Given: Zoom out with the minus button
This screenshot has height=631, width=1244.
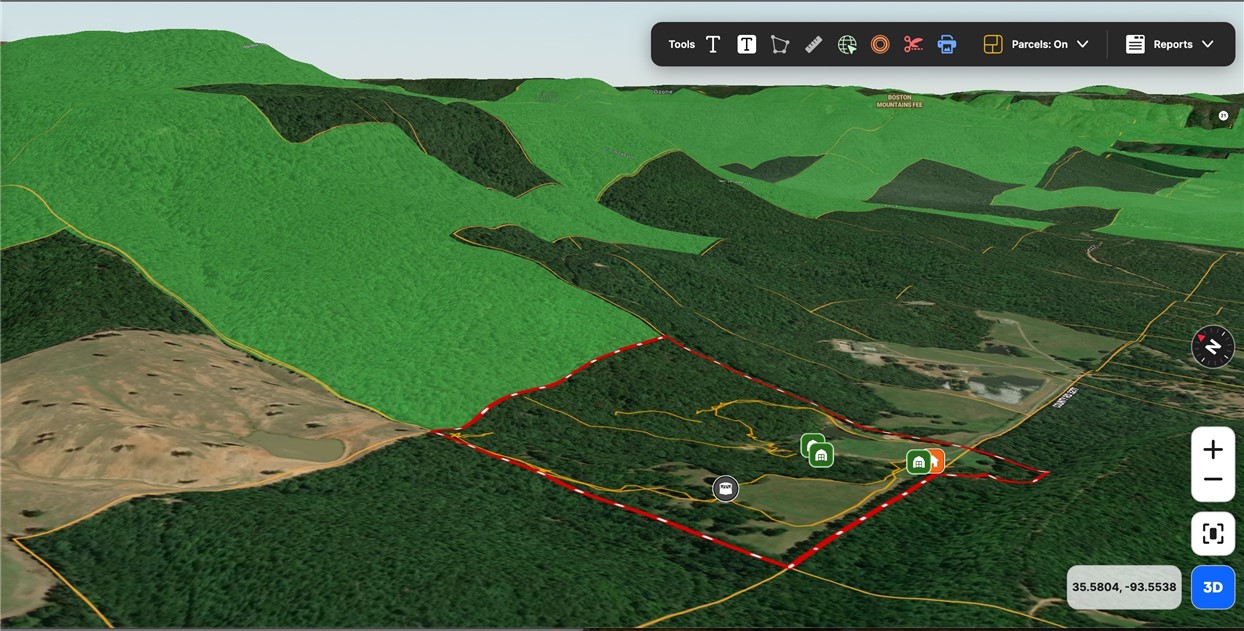Looking at the screenshot, I should [1213, 480].
